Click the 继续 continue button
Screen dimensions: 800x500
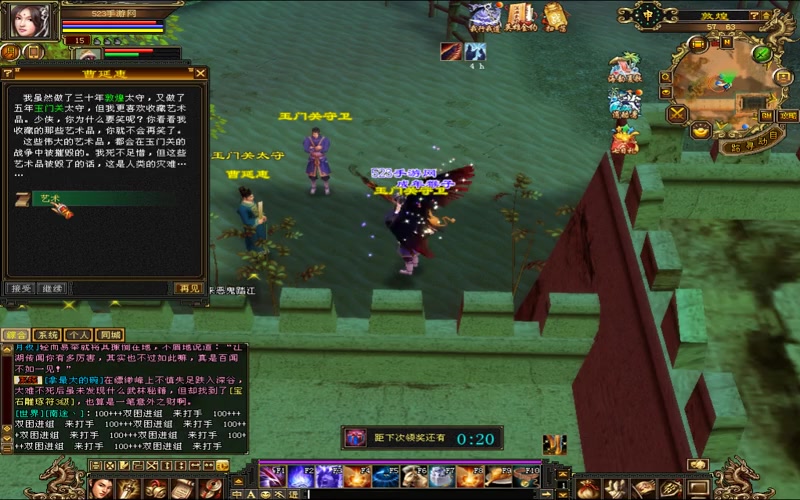[x=52, y=288]
